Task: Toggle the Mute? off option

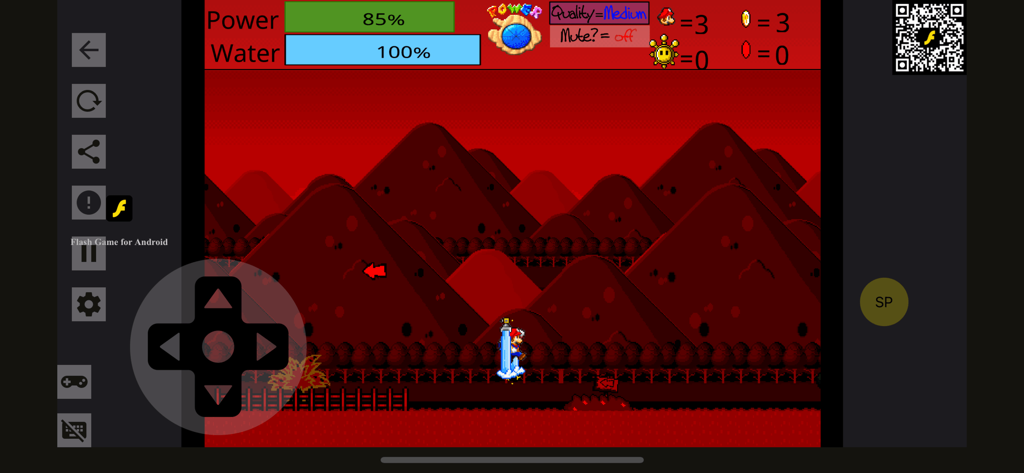Action: point(599,36)
